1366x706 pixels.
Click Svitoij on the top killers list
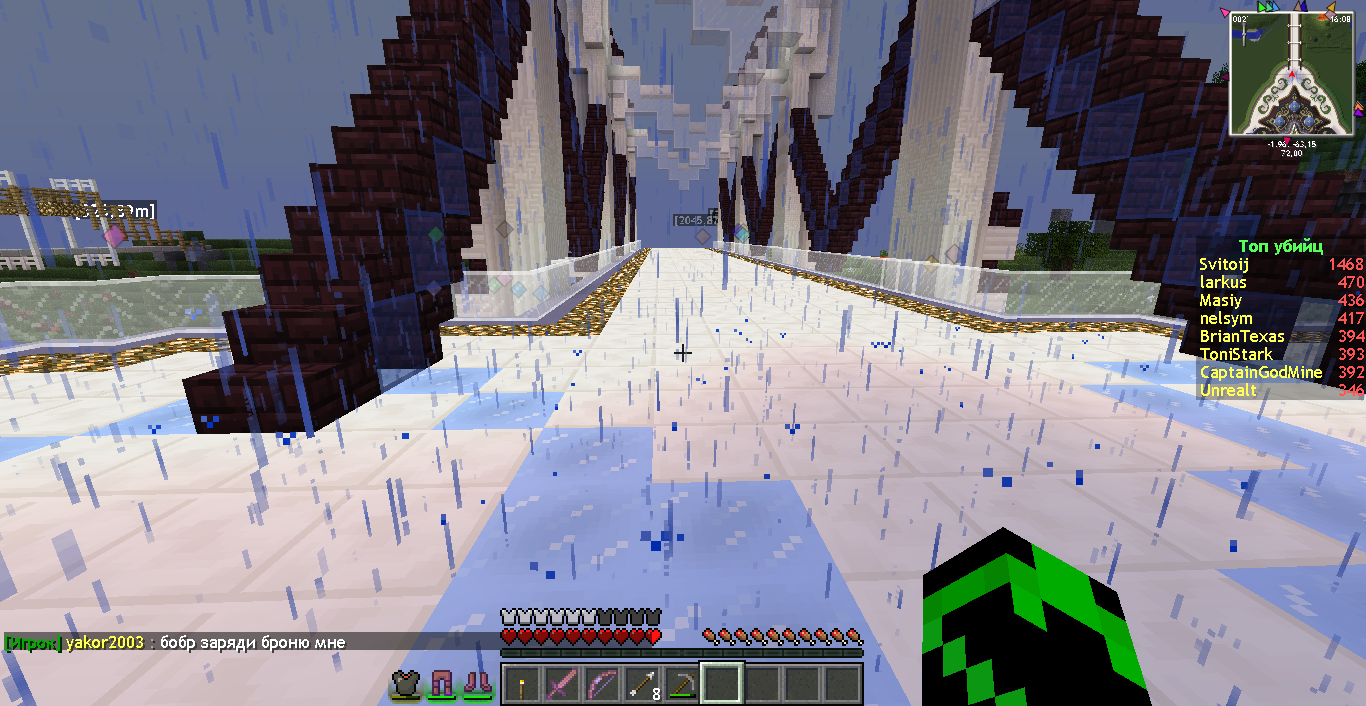[x=1224, y=264]
